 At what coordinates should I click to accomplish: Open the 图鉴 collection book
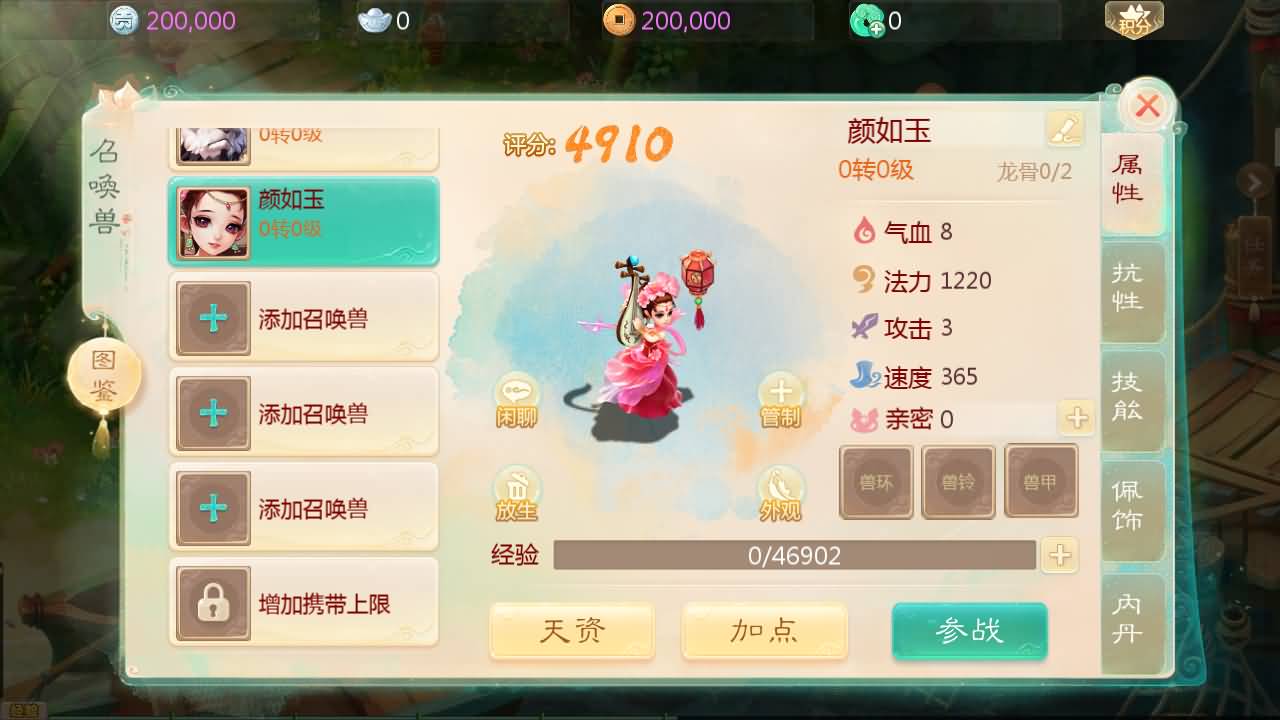click(x=104, y=371)
